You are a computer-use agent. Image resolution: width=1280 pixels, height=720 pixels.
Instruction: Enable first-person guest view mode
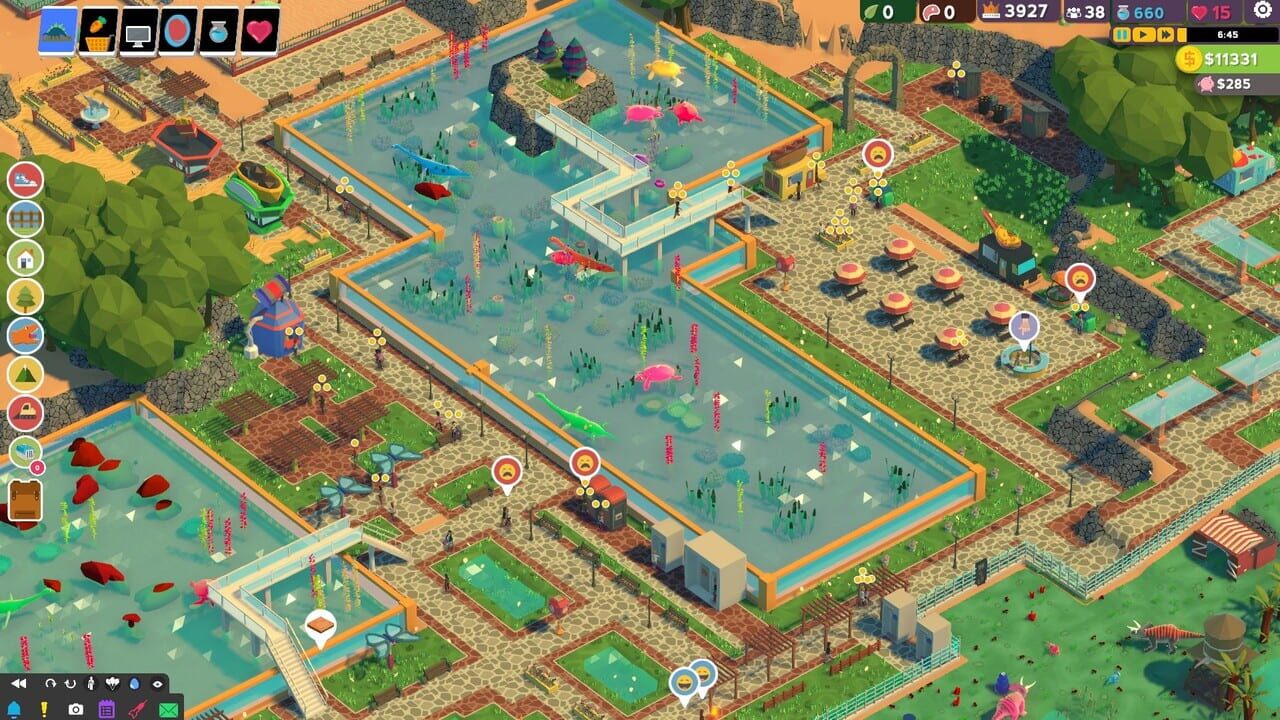(x=91, y=683)
